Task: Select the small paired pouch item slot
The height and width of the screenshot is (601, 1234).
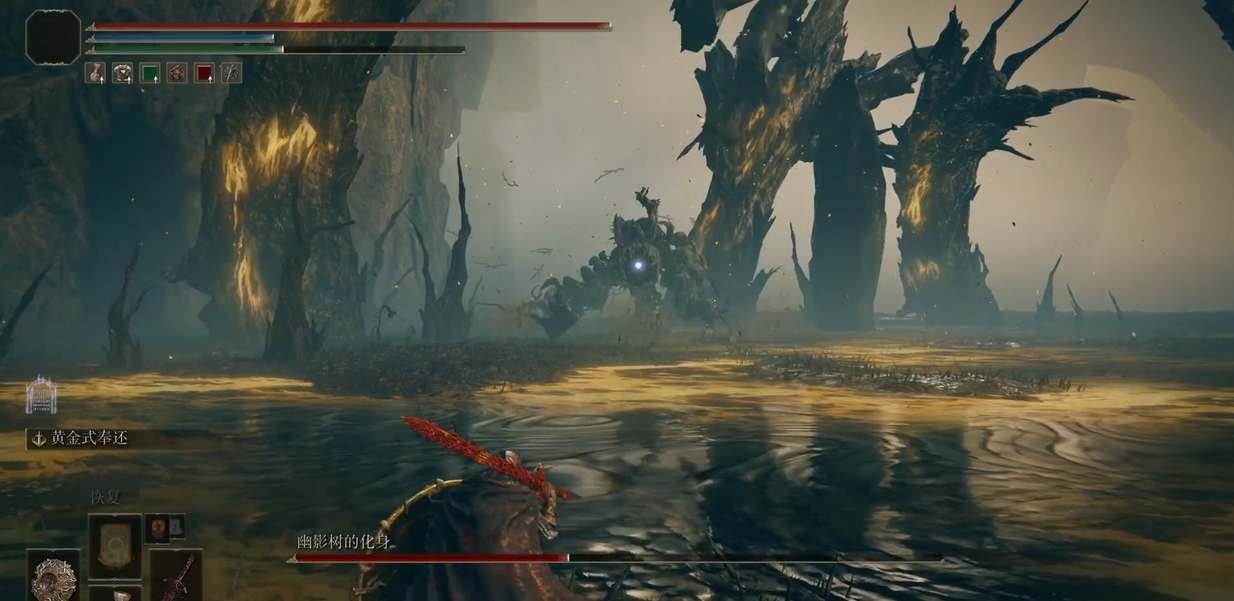Action: point(166,527)
